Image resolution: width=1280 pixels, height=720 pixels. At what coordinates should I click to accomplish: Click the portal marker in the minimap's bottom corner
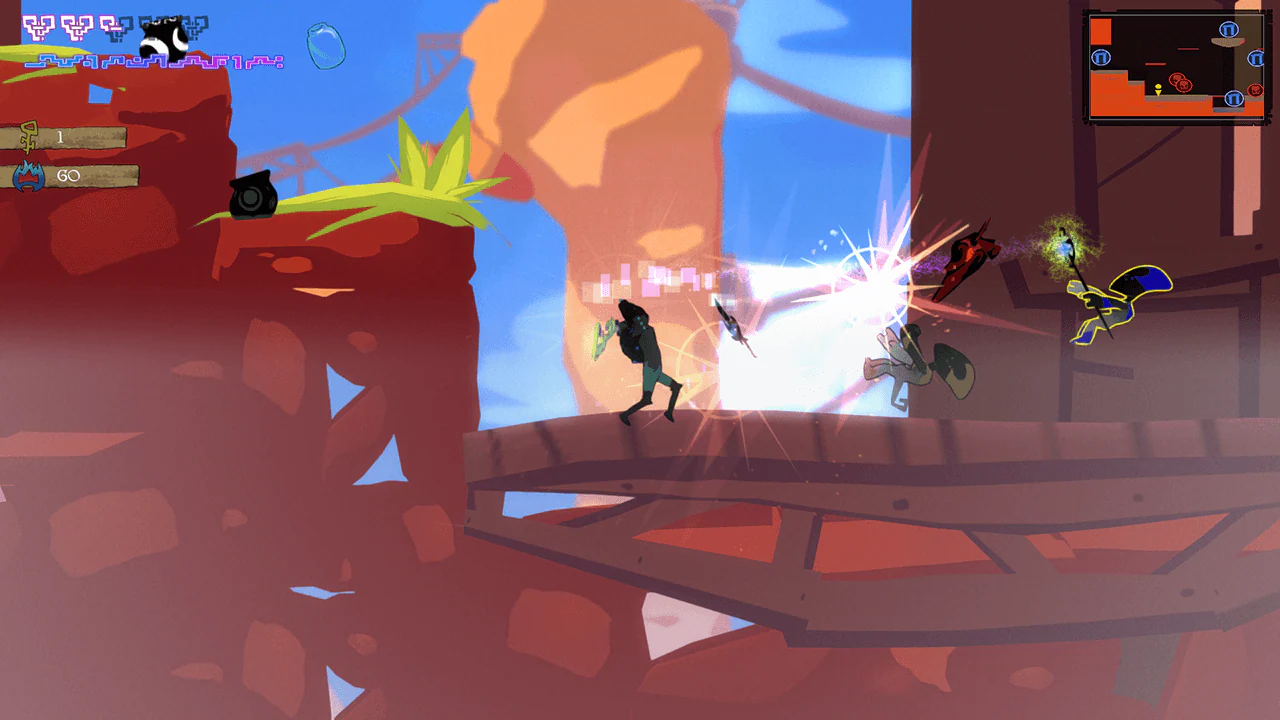pos(1233,98)
